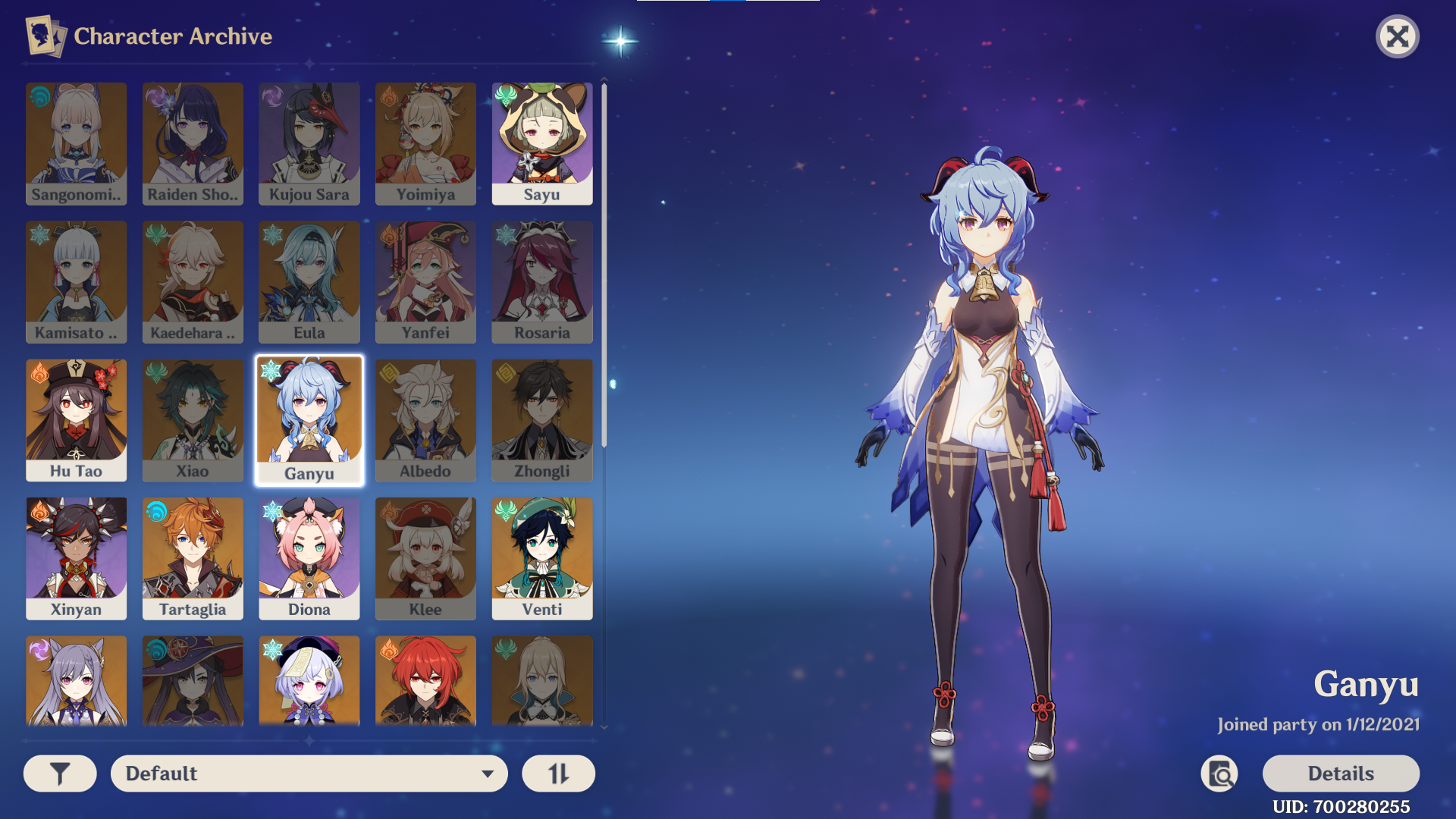Select the currently highlighted Ganyu card
The width and height of the screenshot is (1456, 819).
309,419
